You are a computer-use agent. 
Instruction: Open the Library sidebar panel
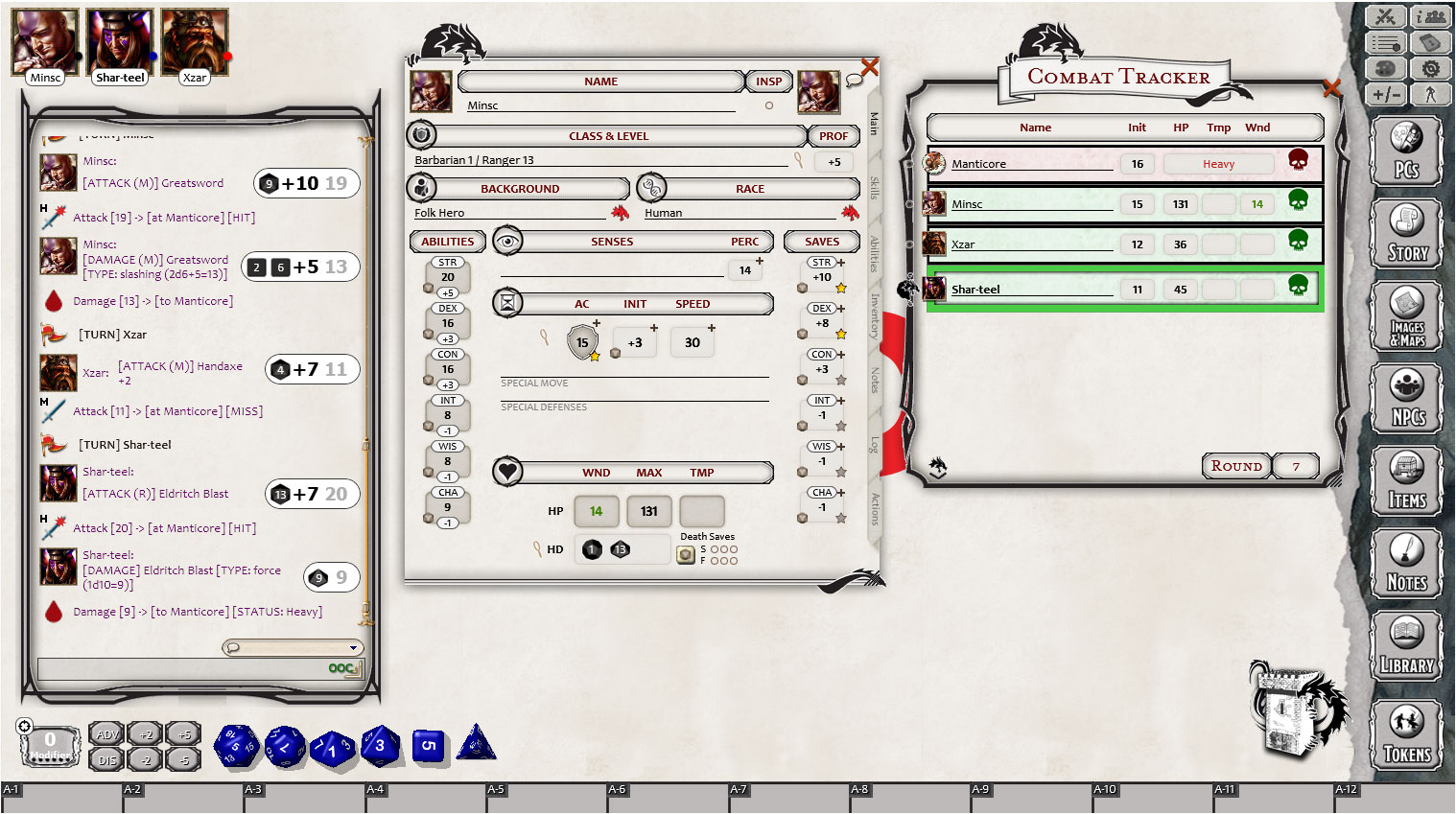[1405, 644]
